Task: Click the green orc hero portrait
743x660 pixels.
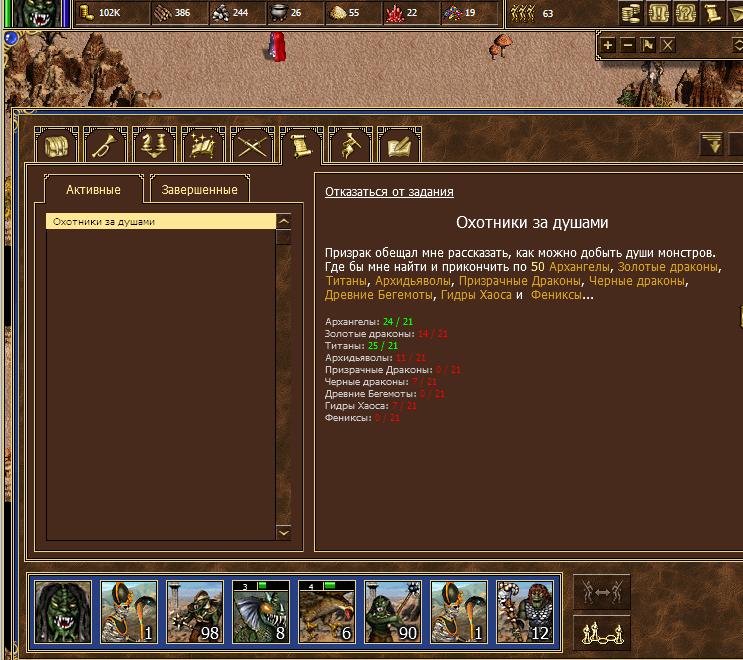Action: pyautogui.click(x=62, y=610)
